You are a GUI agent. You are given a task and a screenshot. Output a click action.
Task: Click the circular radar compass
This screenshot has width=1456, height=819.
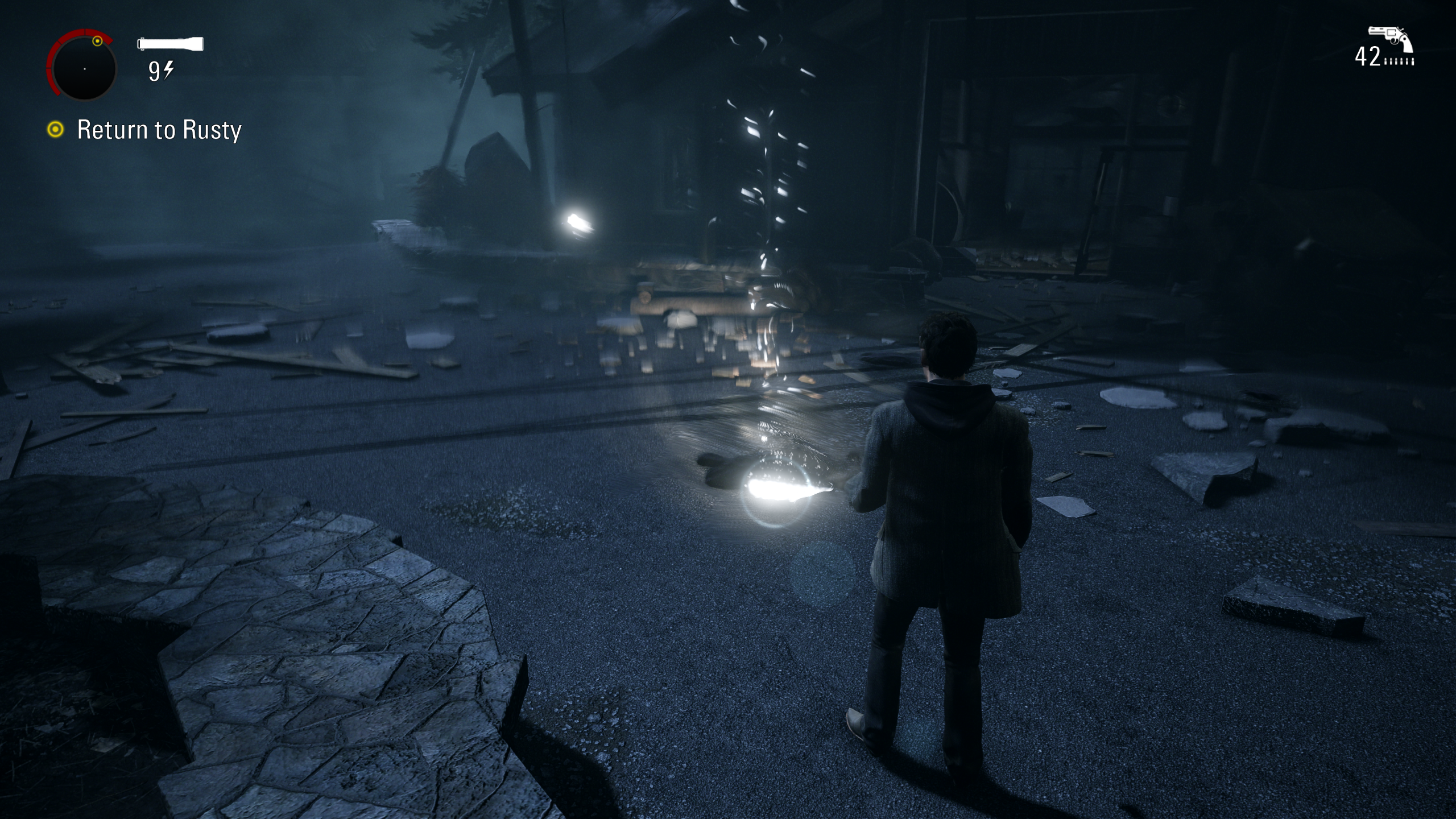click(84, 68)
